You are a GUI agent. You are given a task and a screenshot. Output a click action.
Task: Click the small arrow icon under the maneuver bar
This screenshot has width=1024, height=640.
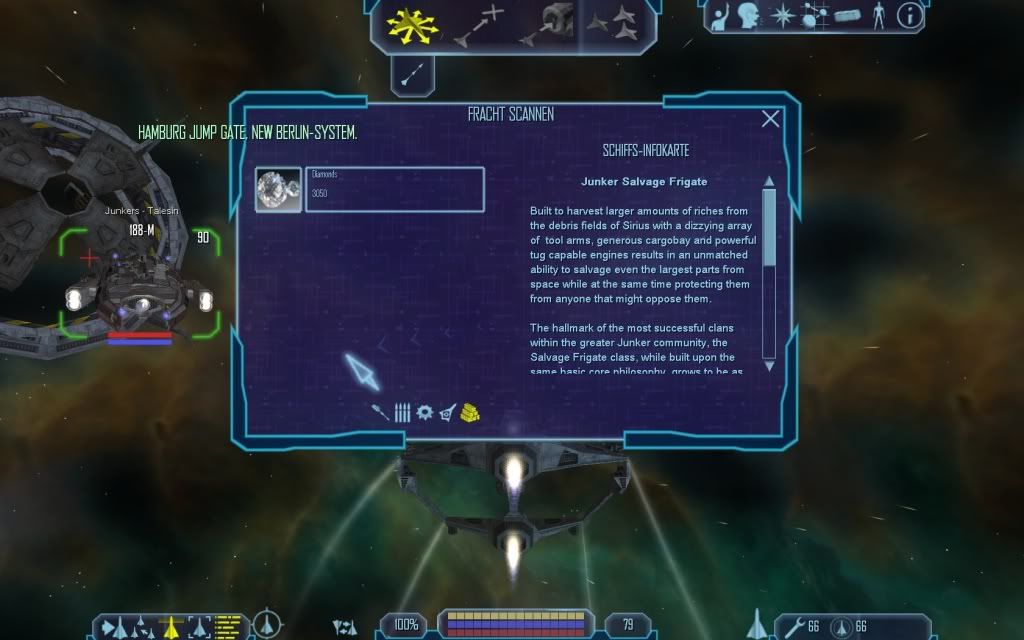412,73
